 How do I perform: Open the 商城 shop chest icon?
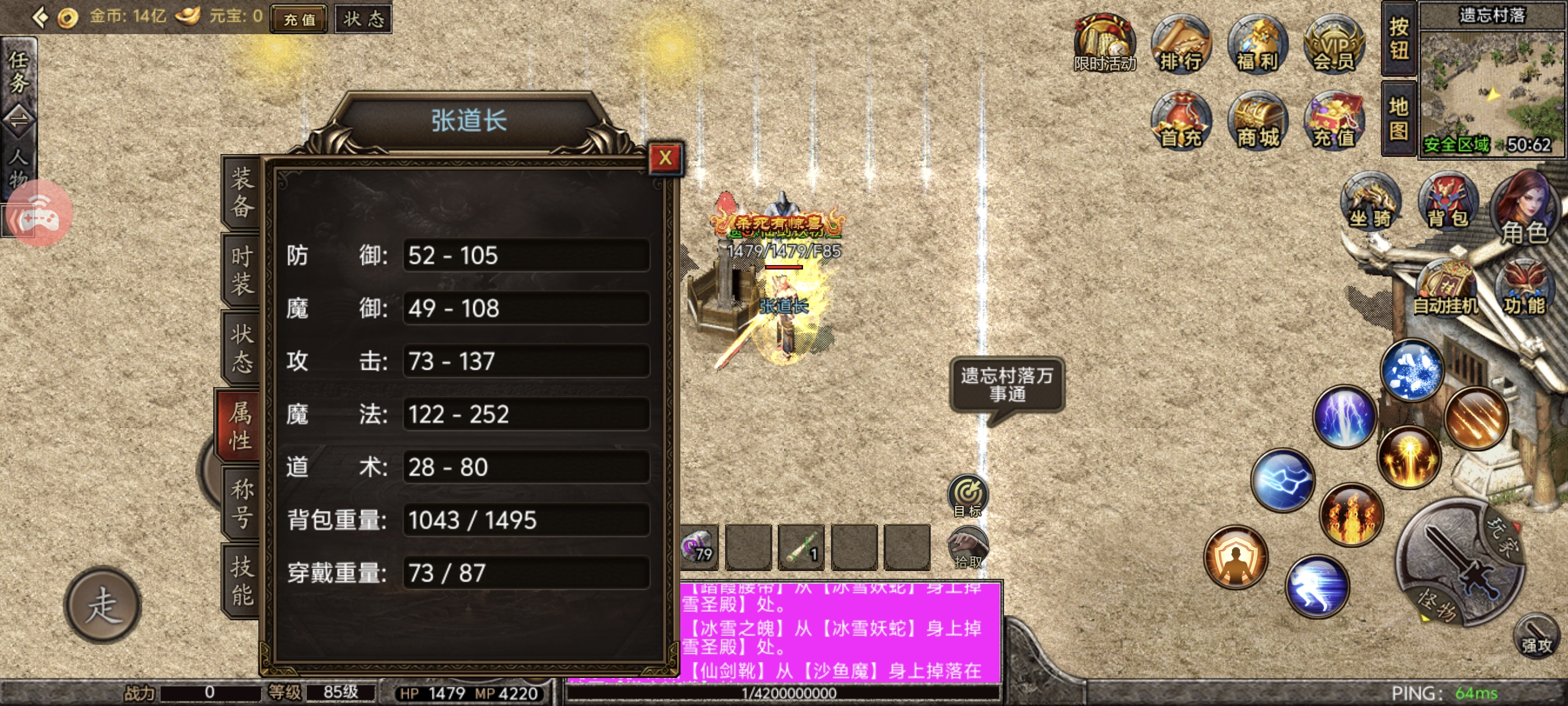[x=1256, y=120]
